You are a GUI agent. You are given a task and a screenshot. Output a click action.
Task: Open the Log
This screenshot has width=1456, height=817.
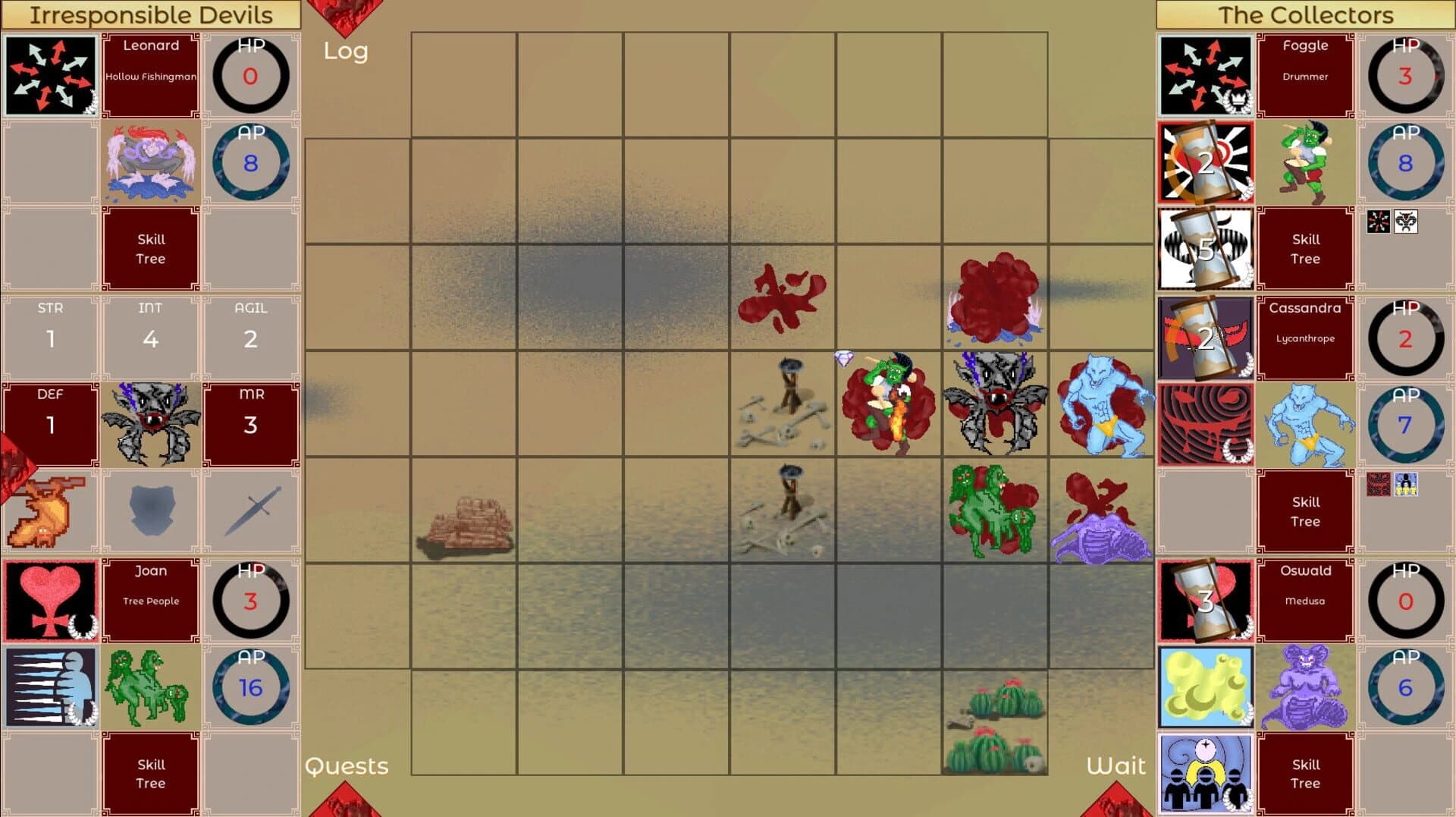[346, 52]
